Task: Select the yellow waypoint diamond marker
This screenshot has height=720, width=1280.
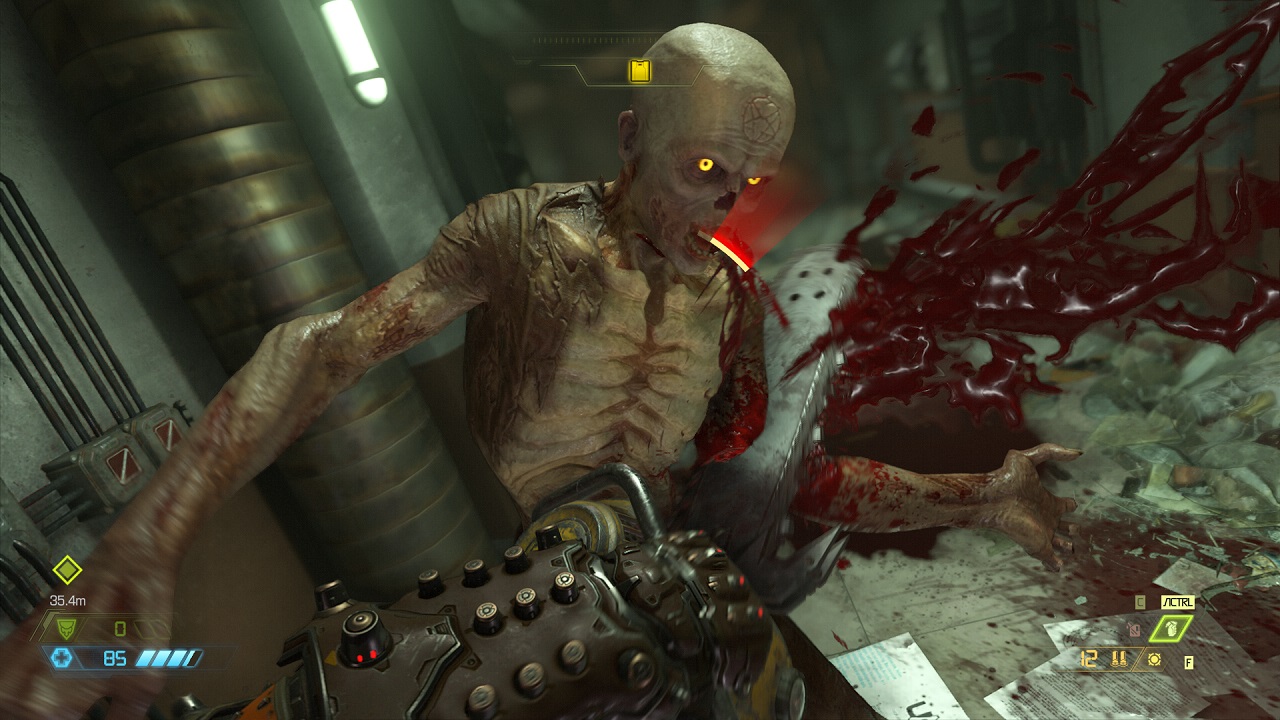Action: click(67, 570)
